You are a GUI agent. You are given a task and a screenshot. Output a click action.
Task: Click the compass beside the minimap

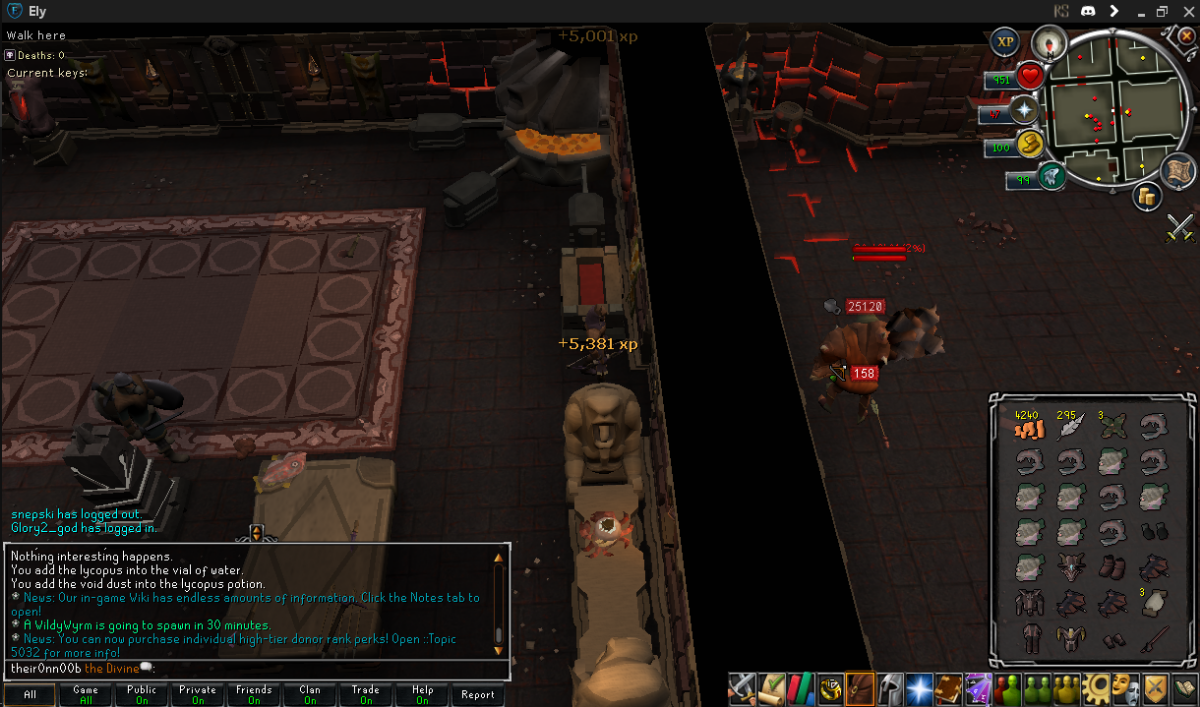[x=1048, y=41]
